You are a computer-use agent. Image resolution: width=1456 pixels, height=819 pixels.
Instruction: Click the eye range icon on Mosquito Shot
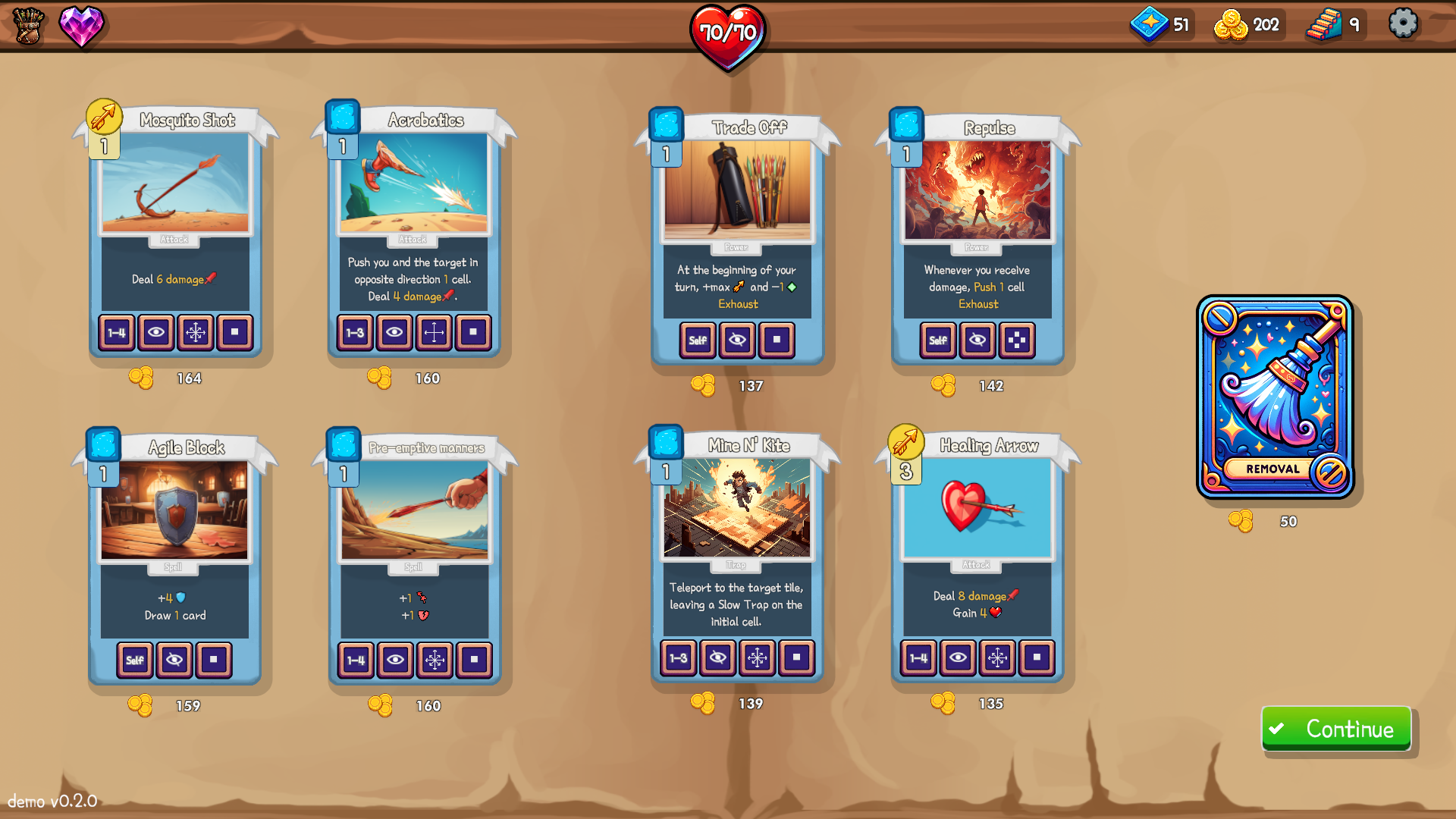tap(156, 333)
